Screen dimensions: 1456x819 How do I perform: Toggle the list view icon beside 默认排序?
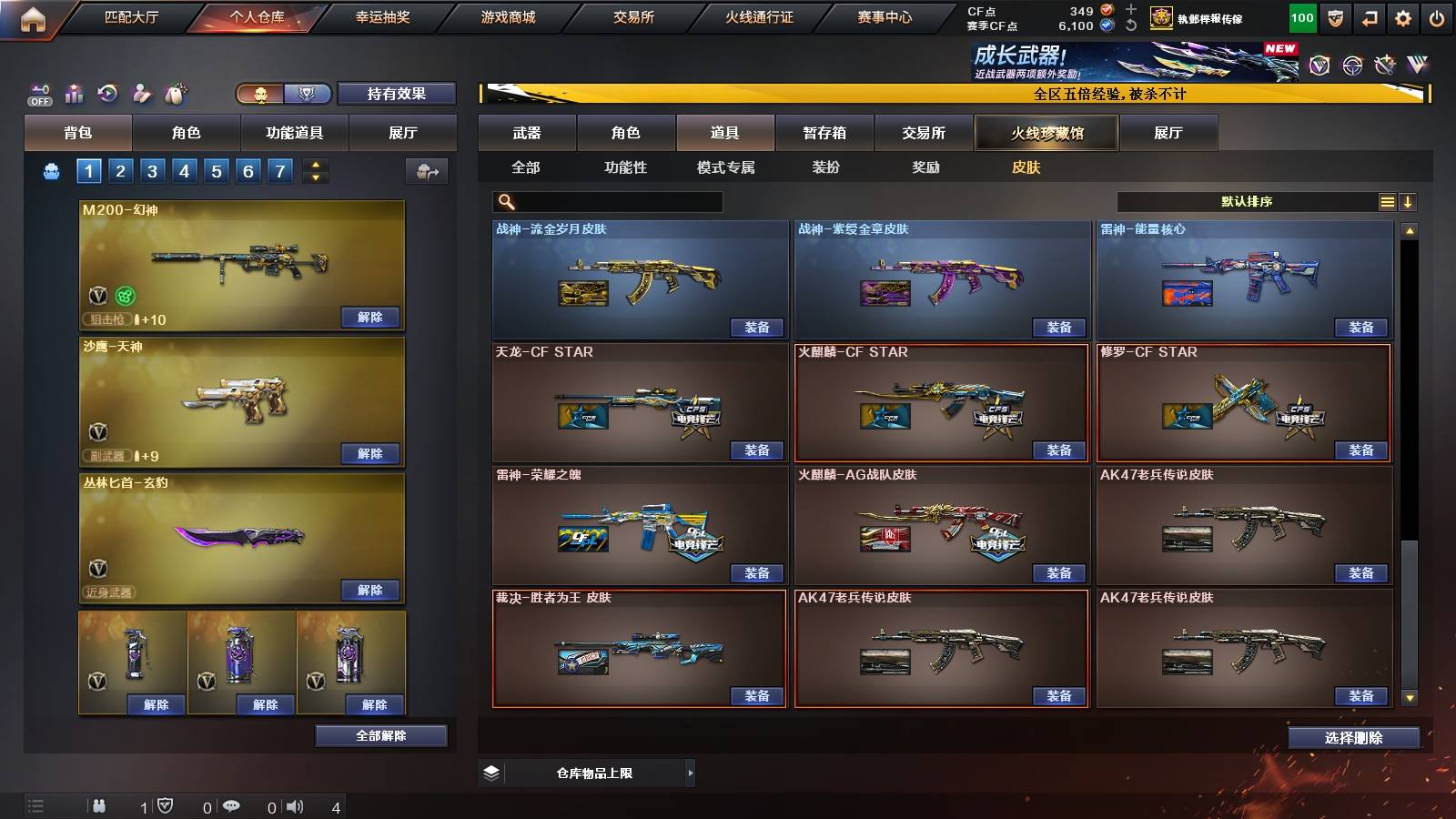click(x=1388, y=201)
